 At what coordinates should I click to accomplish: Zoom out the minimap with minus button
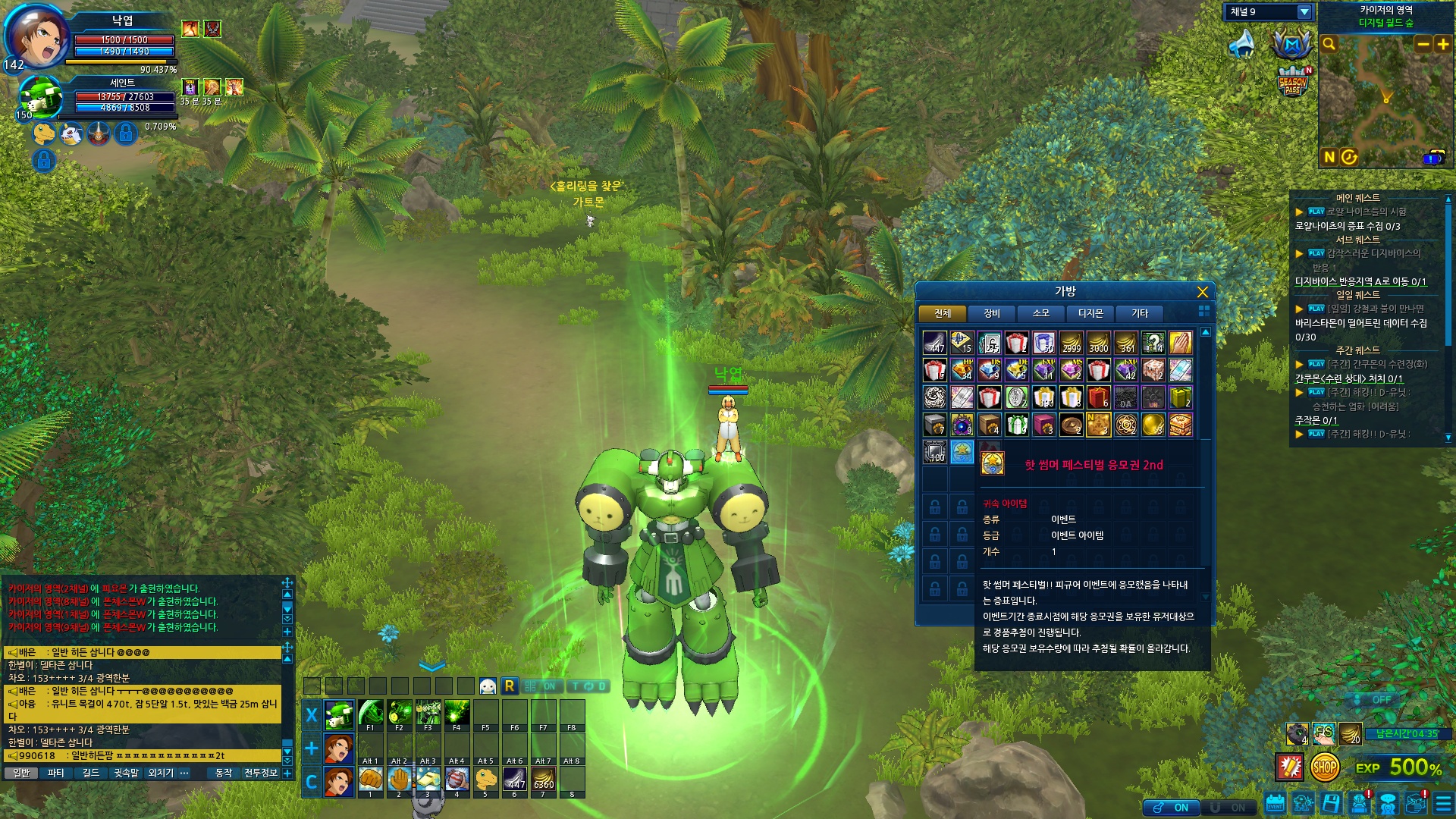coord(1423,44)
